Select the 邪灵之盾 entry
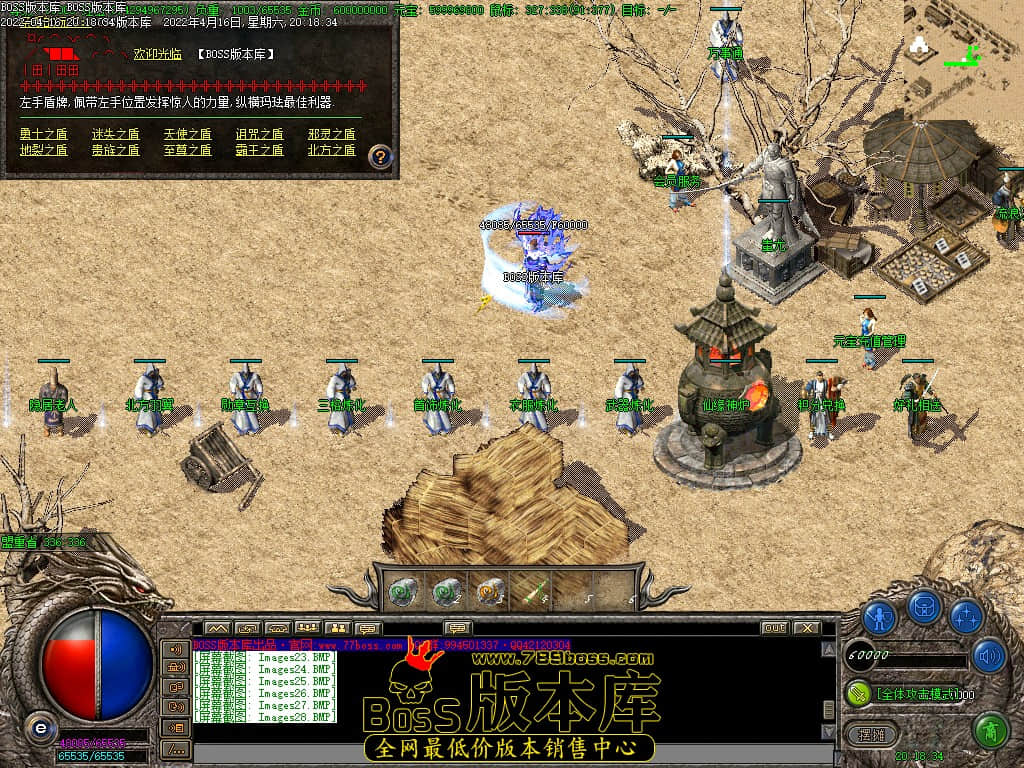The height and width of the screenshot is (768, 1024). point(331,134)
